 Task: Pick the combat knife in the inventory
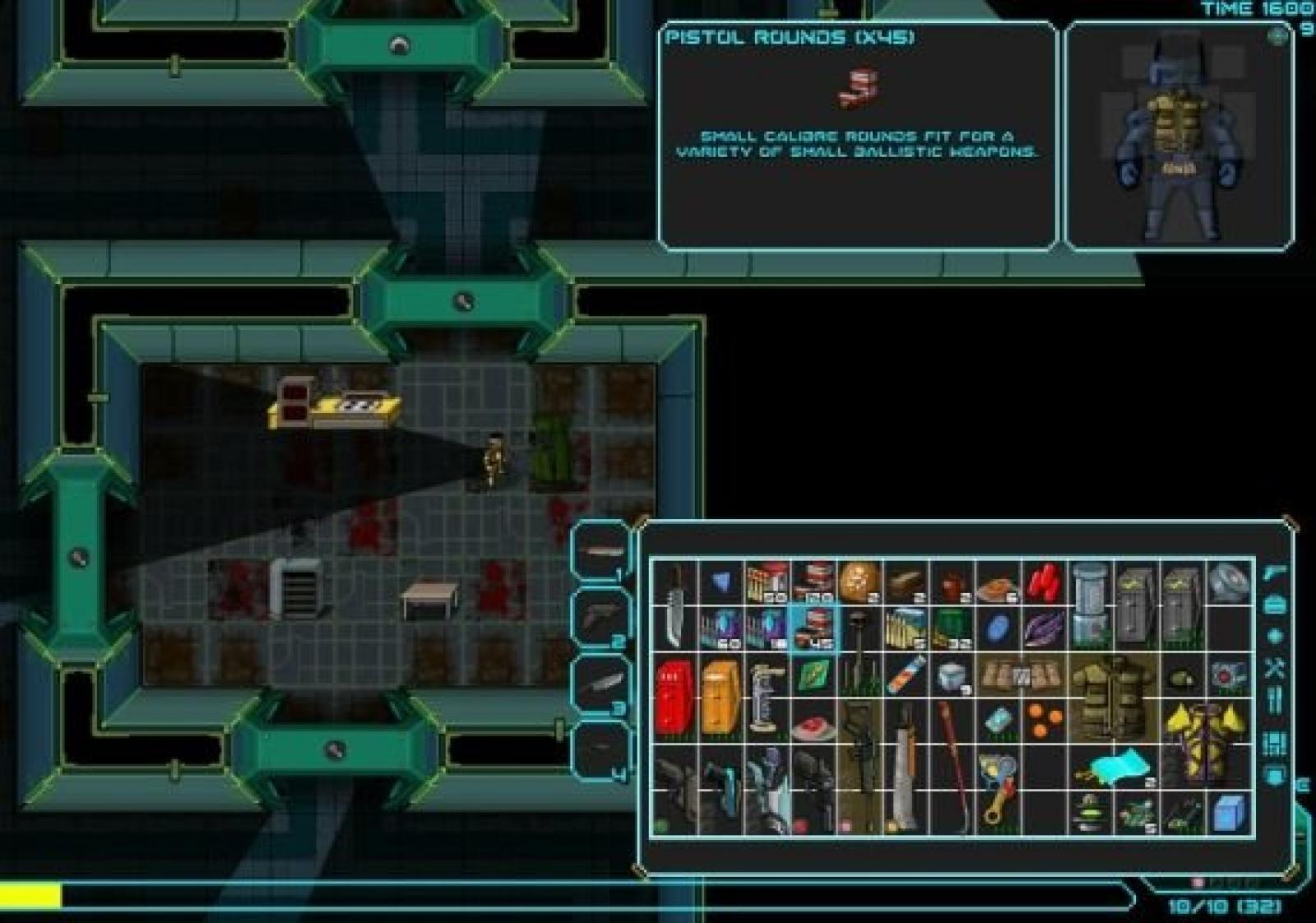(674, 605)
